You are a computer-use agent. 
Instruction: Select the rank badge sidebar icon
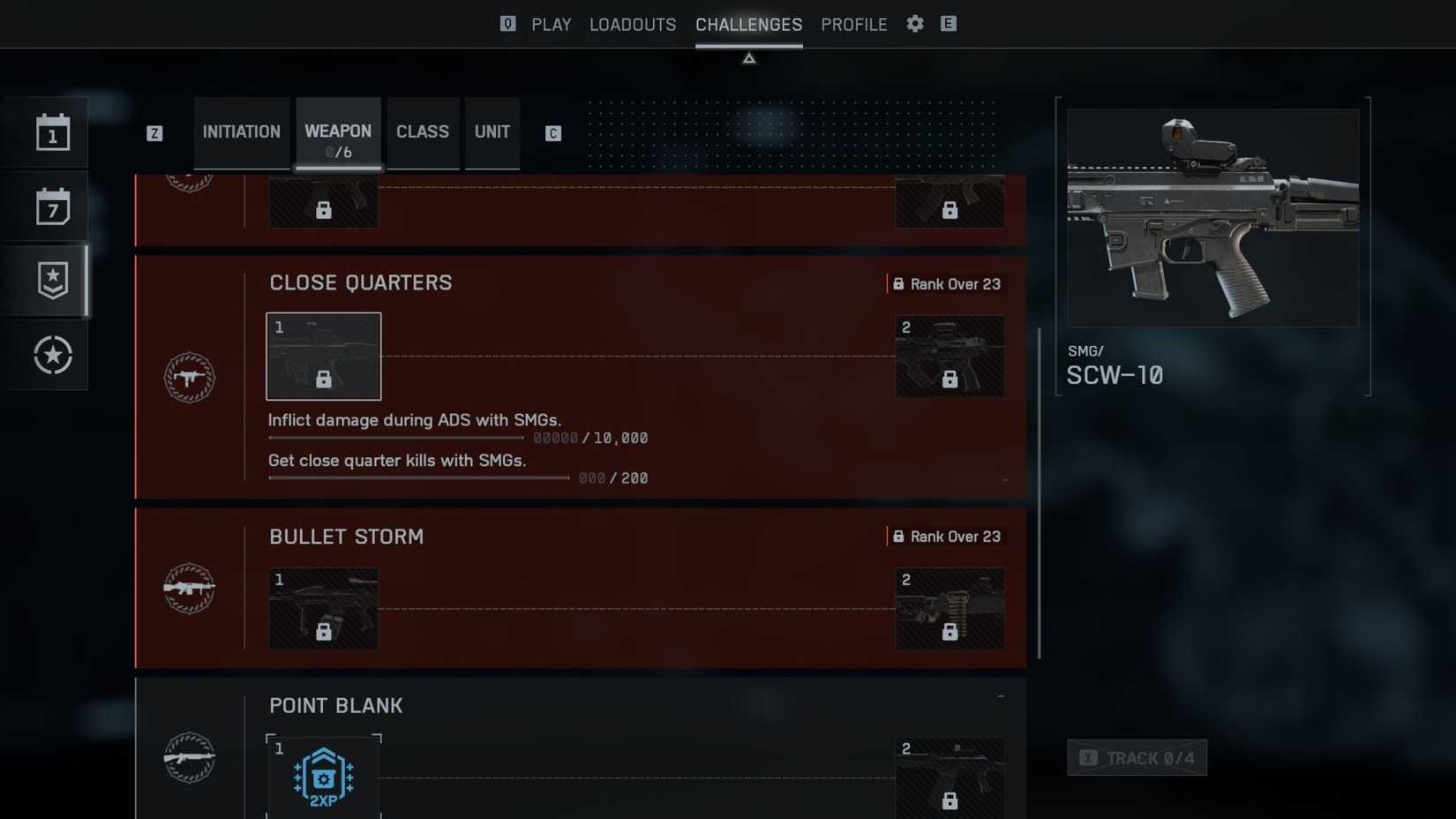click(51, 279)
